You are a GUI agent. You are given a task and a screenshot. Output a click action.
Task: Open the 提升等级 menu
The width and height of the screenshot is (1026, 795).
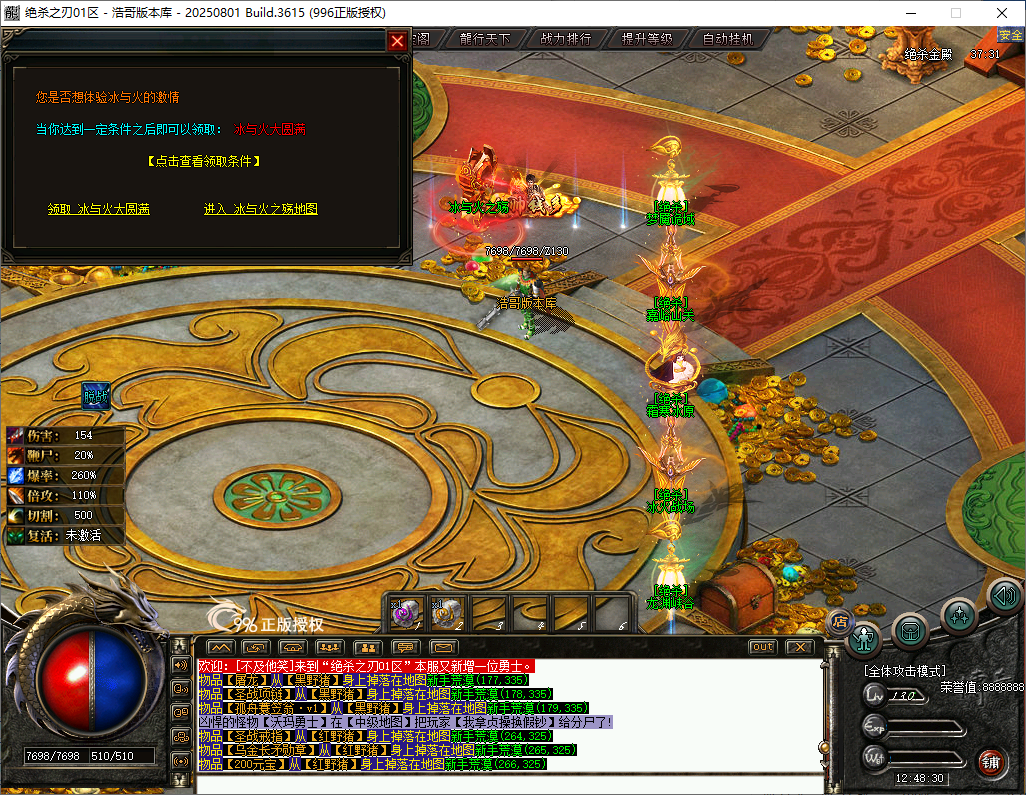click(647, 39)
